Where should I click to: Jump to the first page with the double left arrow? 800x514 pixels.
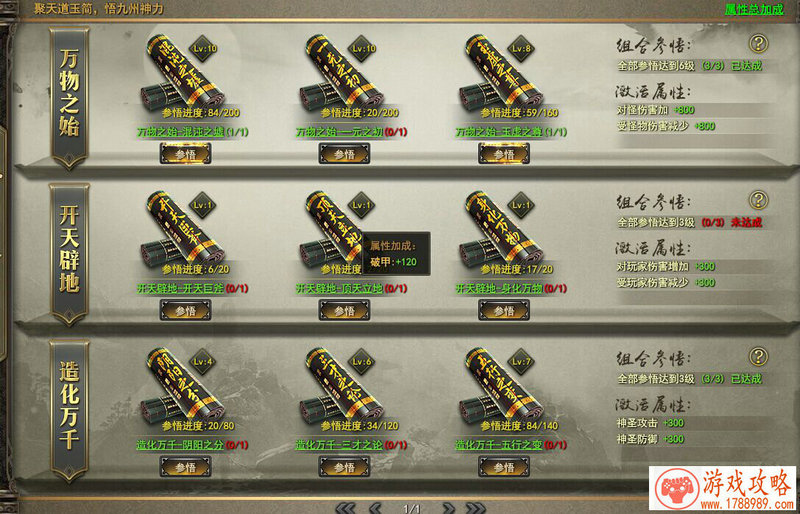point(347,507)
